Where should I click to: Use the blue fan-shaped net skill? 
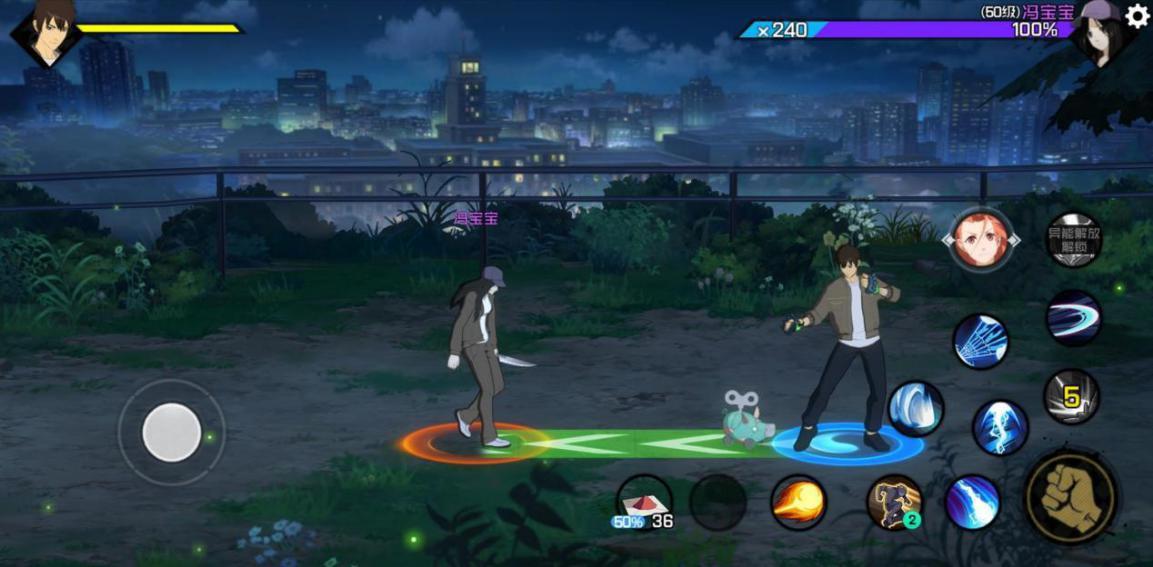tap(980, 341)
